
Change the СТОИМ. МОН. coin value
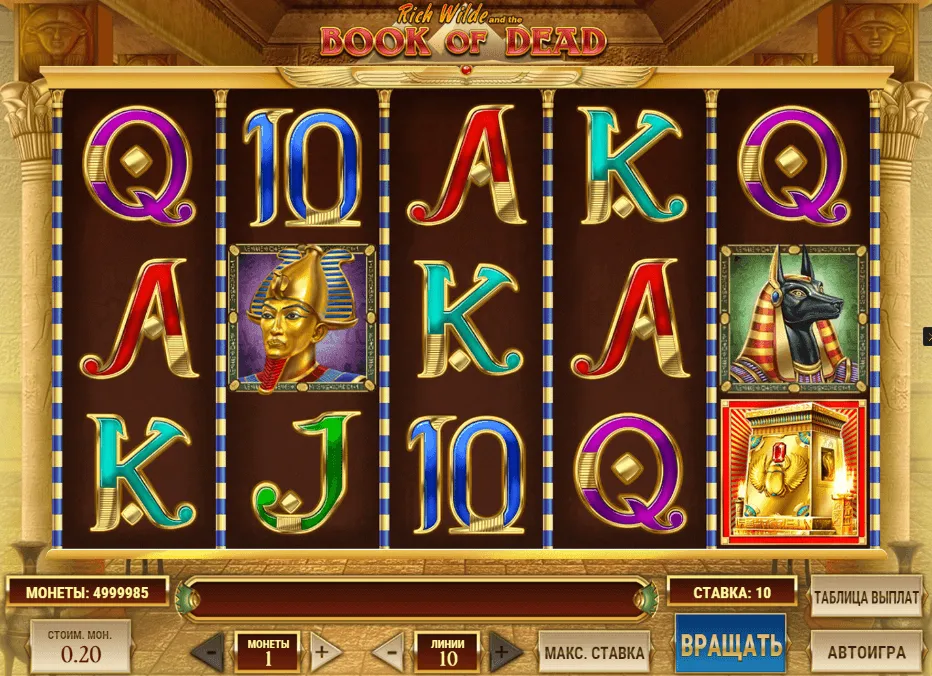tap(80, 646)
